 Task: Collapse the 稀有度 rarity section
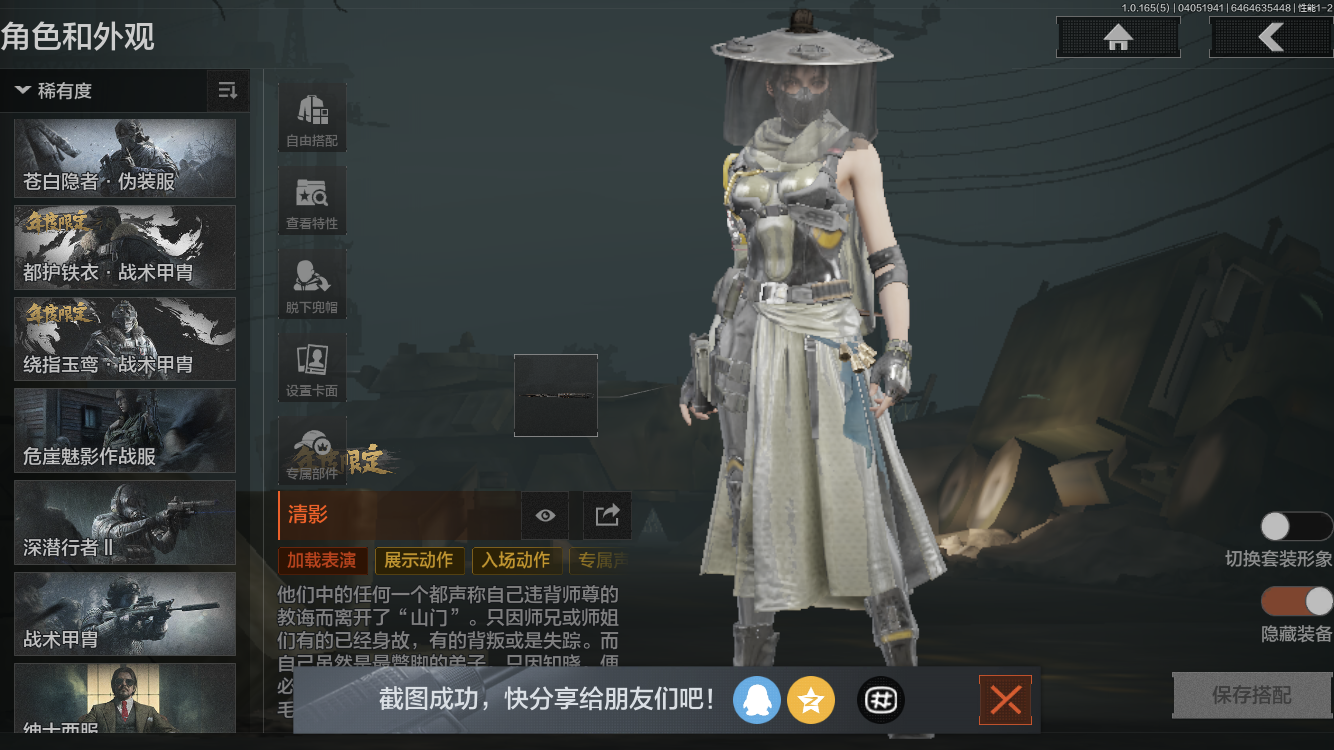22,91
